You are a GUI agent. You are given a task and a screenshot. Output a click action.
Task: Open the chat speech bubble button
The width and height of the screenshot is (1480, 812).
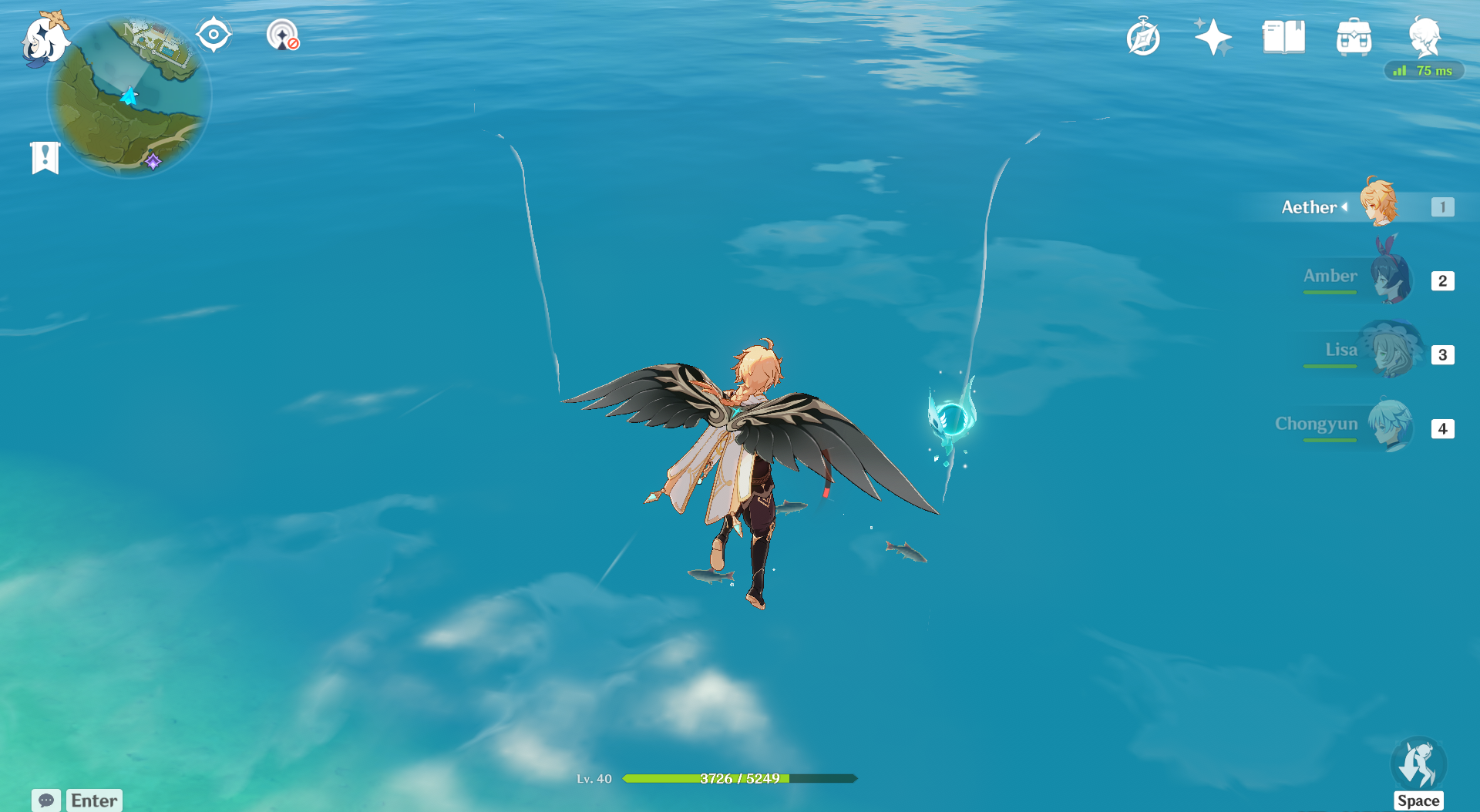[x=46, y=800]
